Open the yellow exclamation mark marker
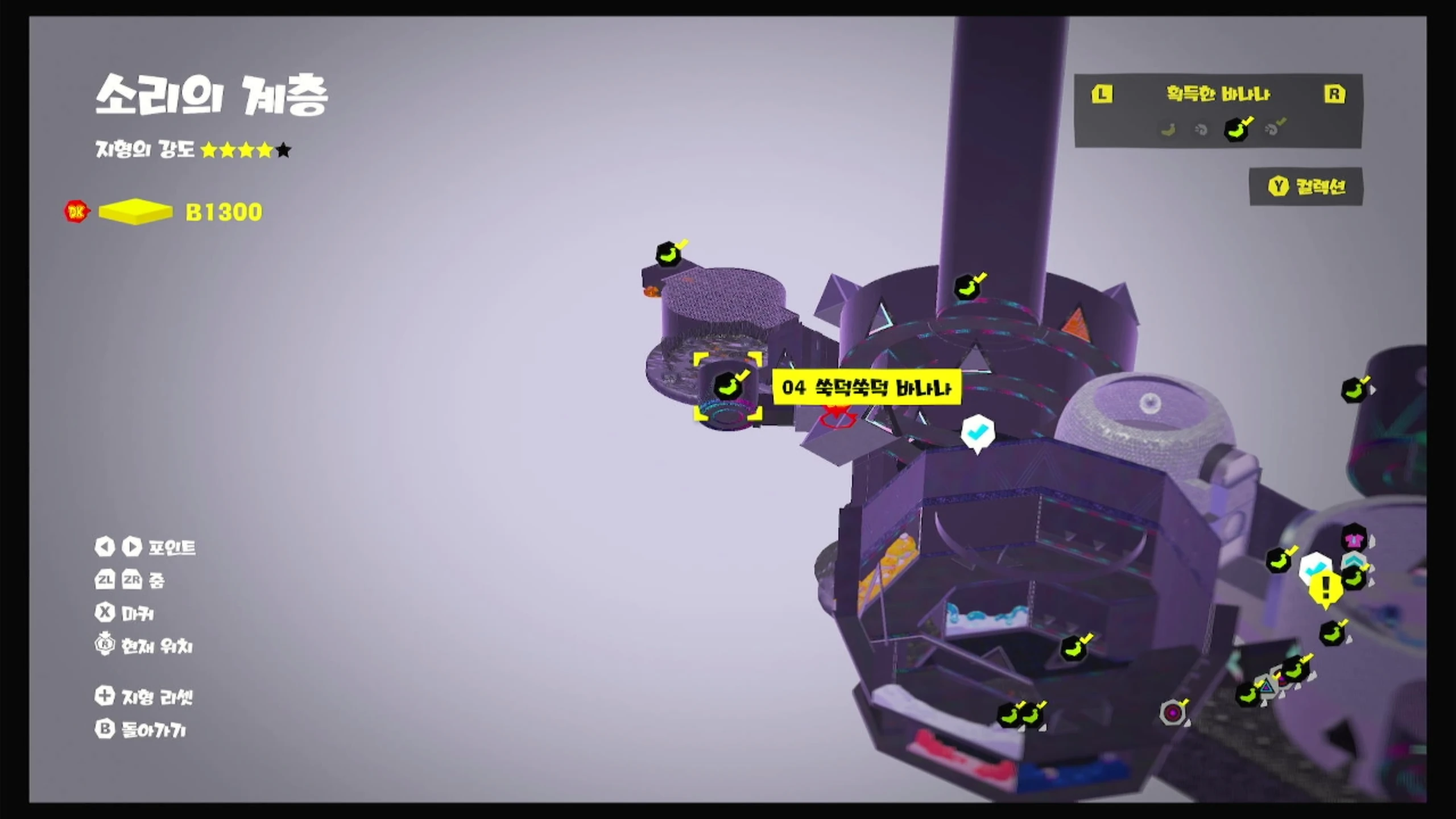This screenshot has height=819, width=1456. pyautogui.click(x=1325, y=588)
